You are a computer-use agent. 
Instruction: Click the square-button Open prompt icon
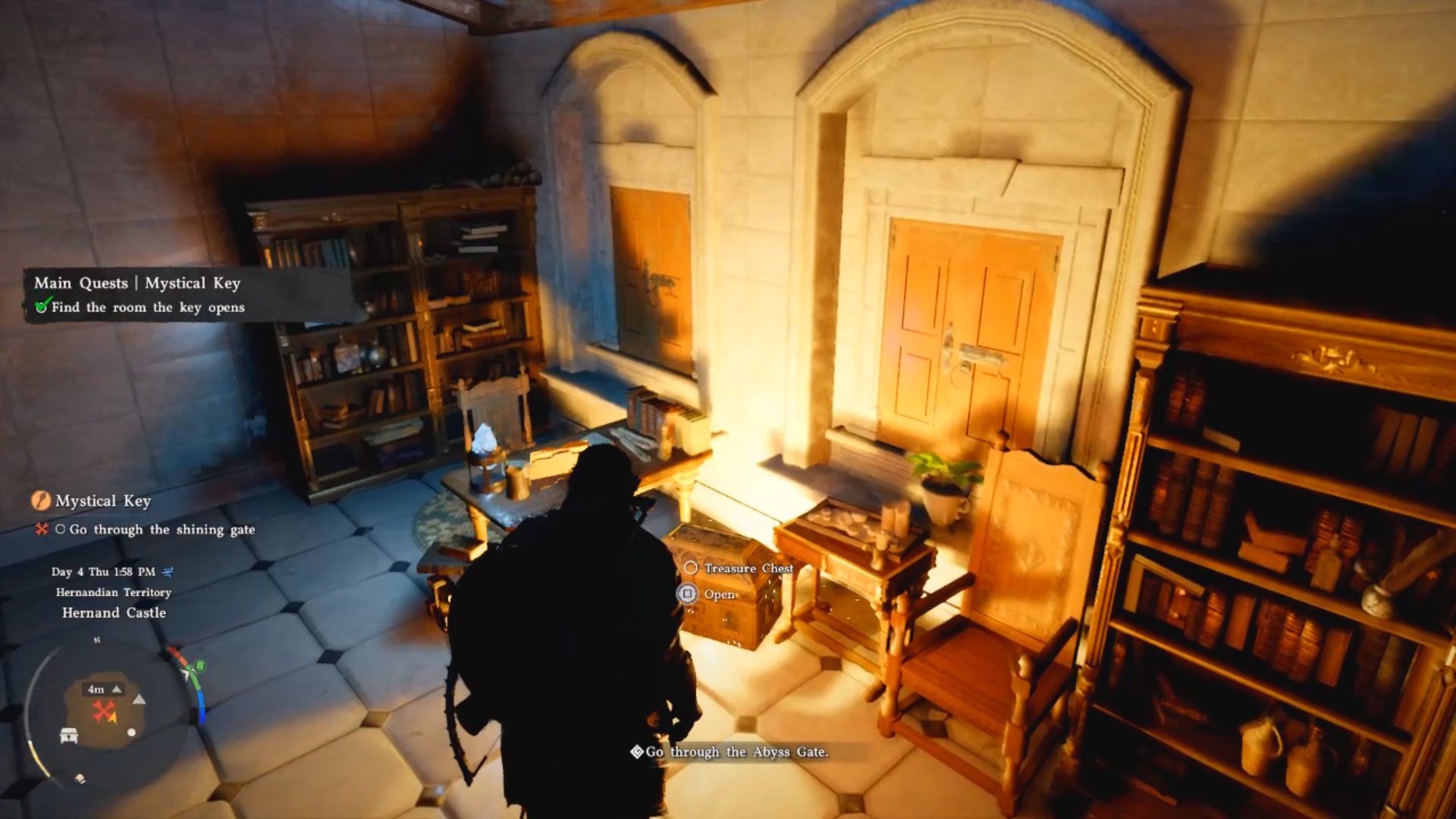pos(689,595)
